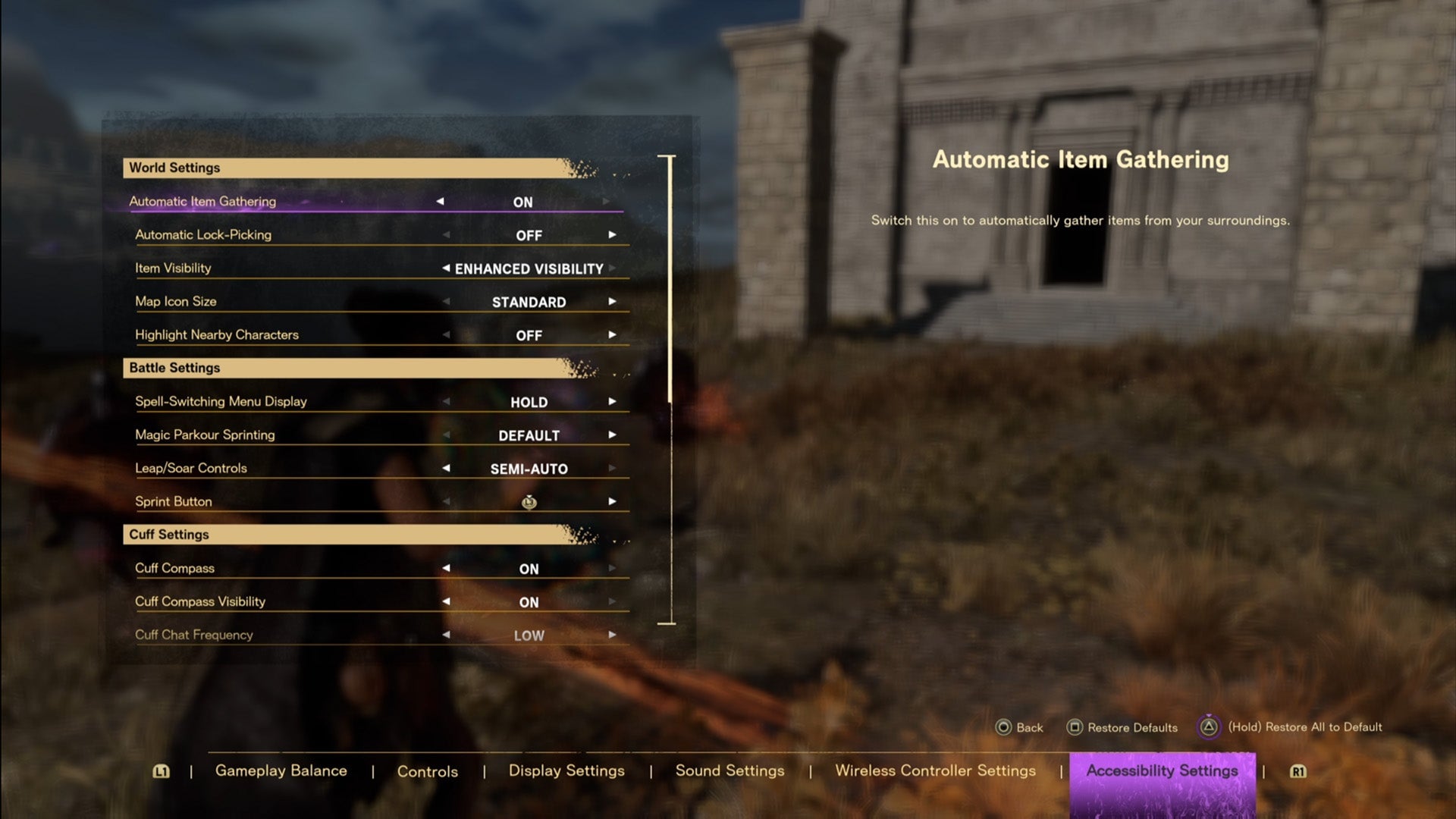The image size is (1456, 819).
Task: Open the Gameplay Balance tab
Action: [x=281, y=770]
